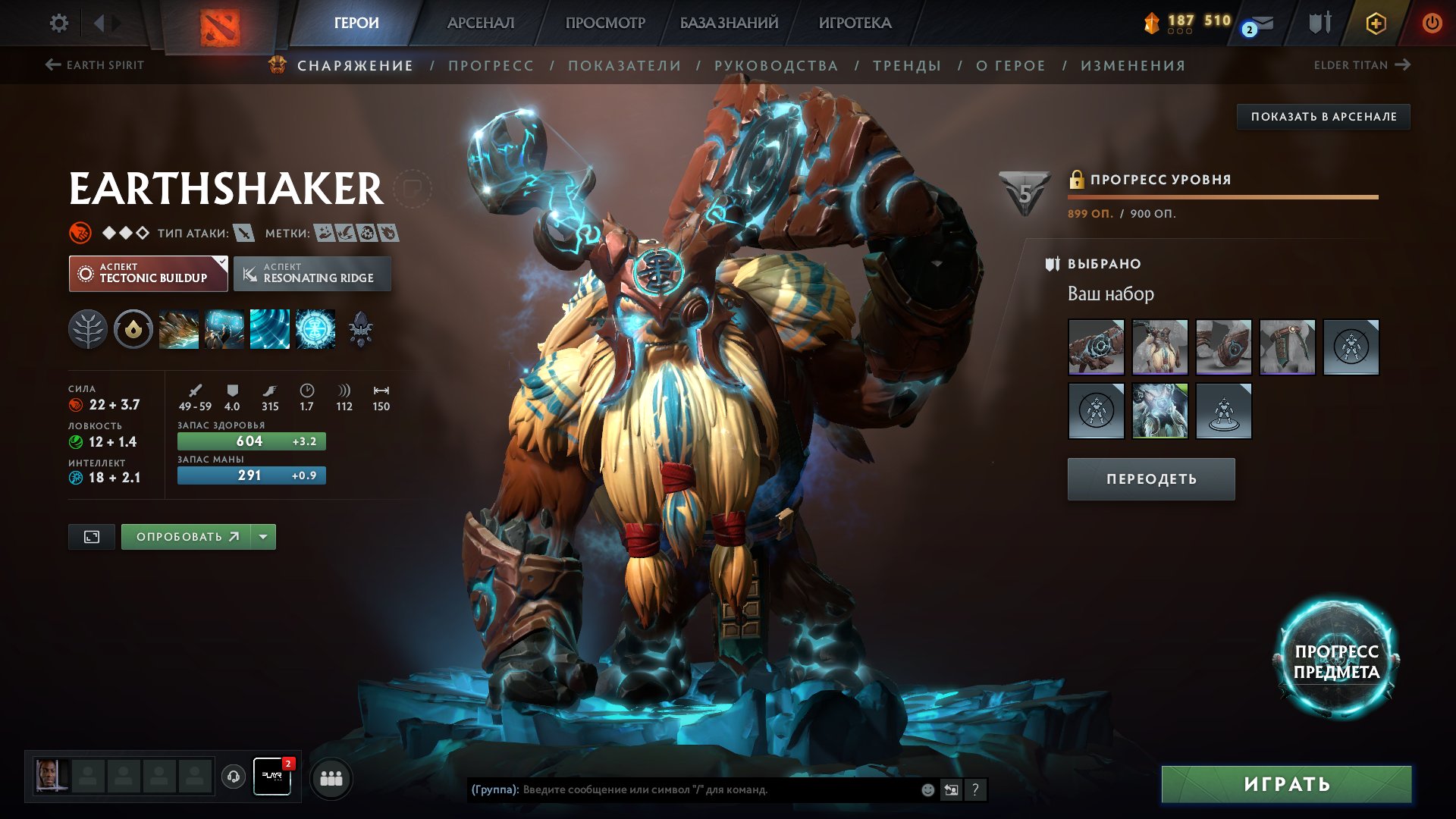Click the ПЕРЕОДЕТЬ button
Image resolution: width=1456 pixels, height=819 pixels.
[1150, 479]
